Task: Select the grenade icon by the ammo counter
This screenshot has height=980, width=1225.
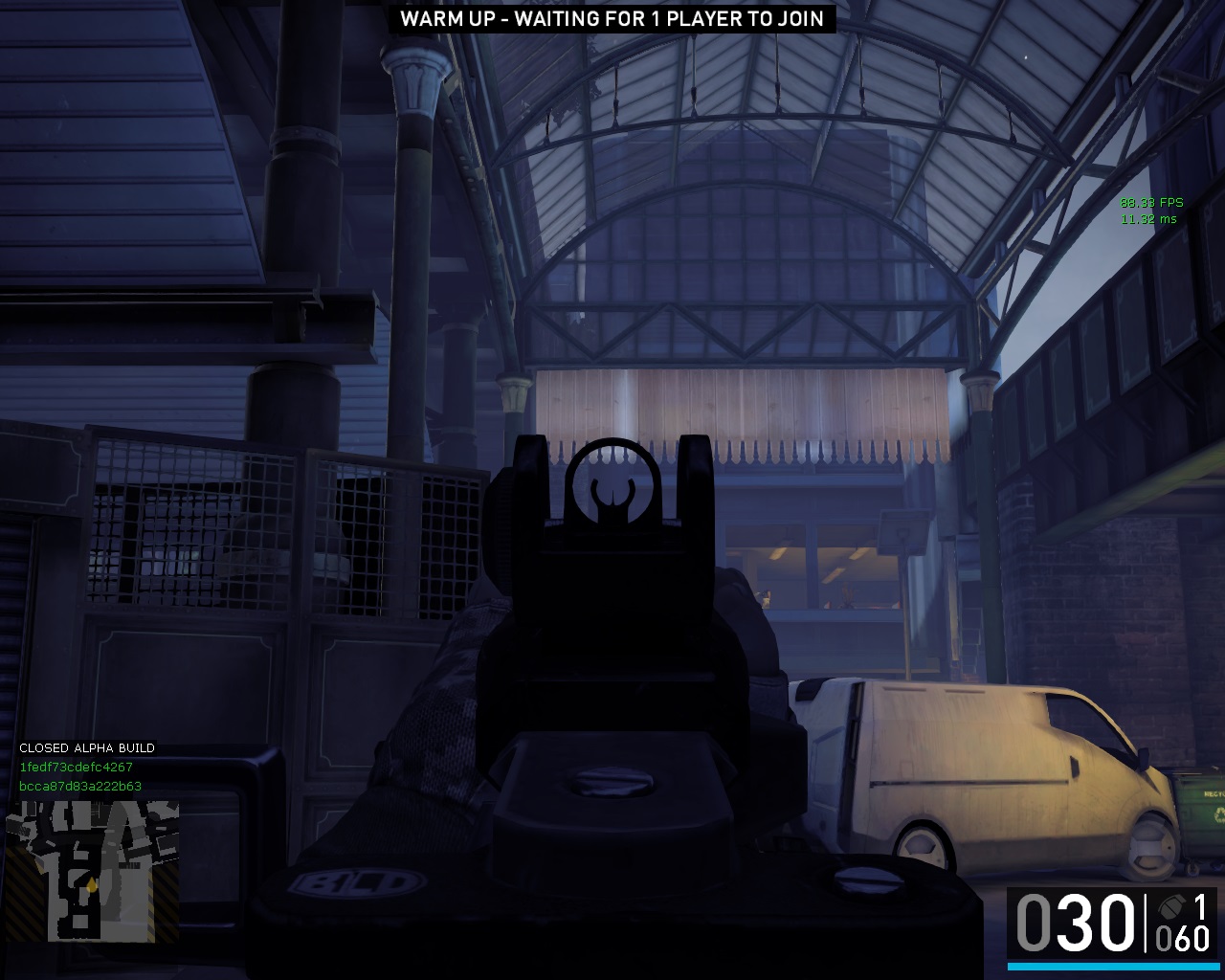Action: click(1169, 907)
